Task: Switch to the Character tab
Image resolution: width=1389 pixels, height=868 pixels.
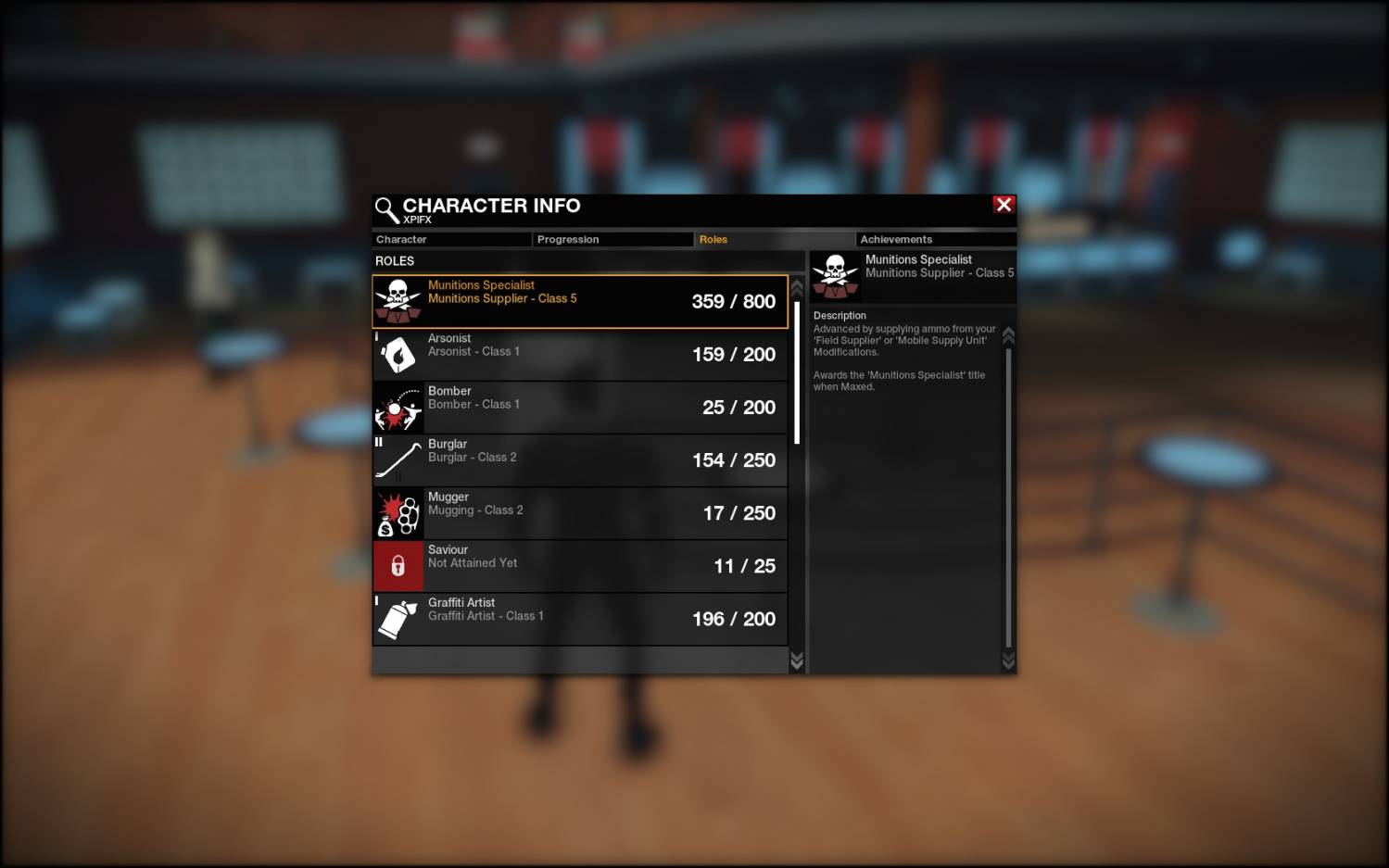Action: (x=451, y=240)
